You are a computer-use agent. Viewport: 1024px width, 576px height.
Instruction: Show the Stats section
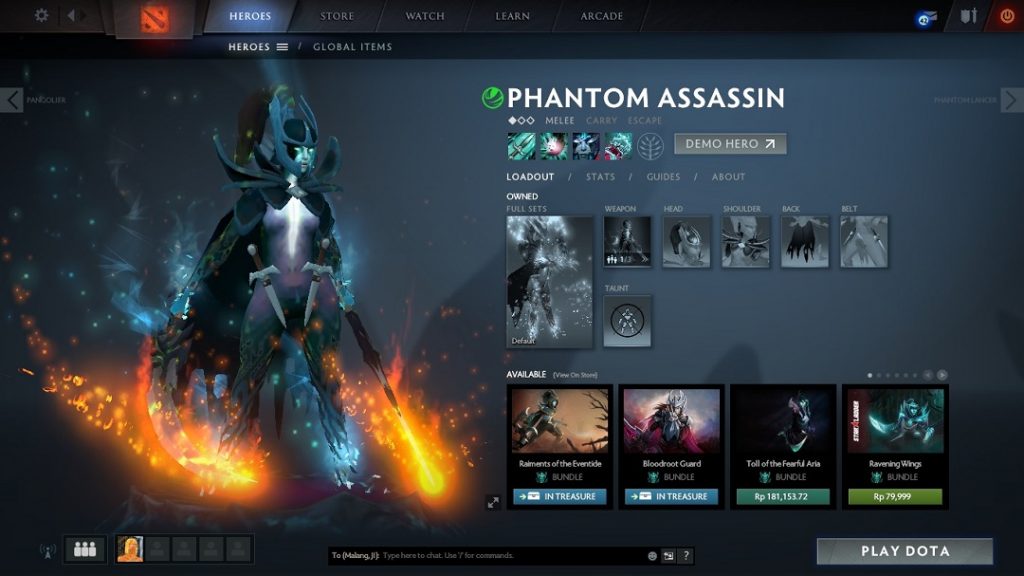[600, 177]
